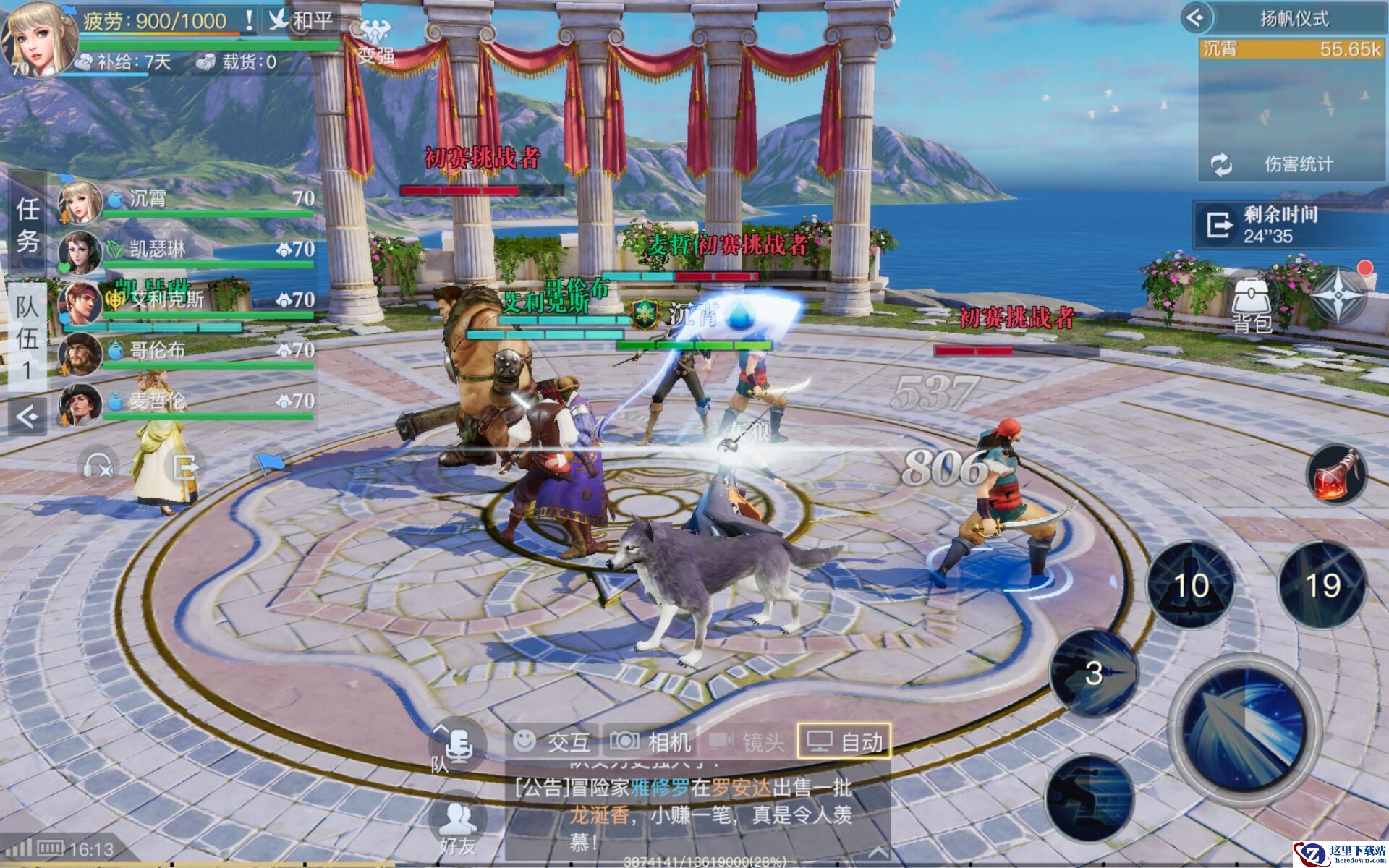
Task: Use the red health potion
Action: click(x=1336, y=474)
